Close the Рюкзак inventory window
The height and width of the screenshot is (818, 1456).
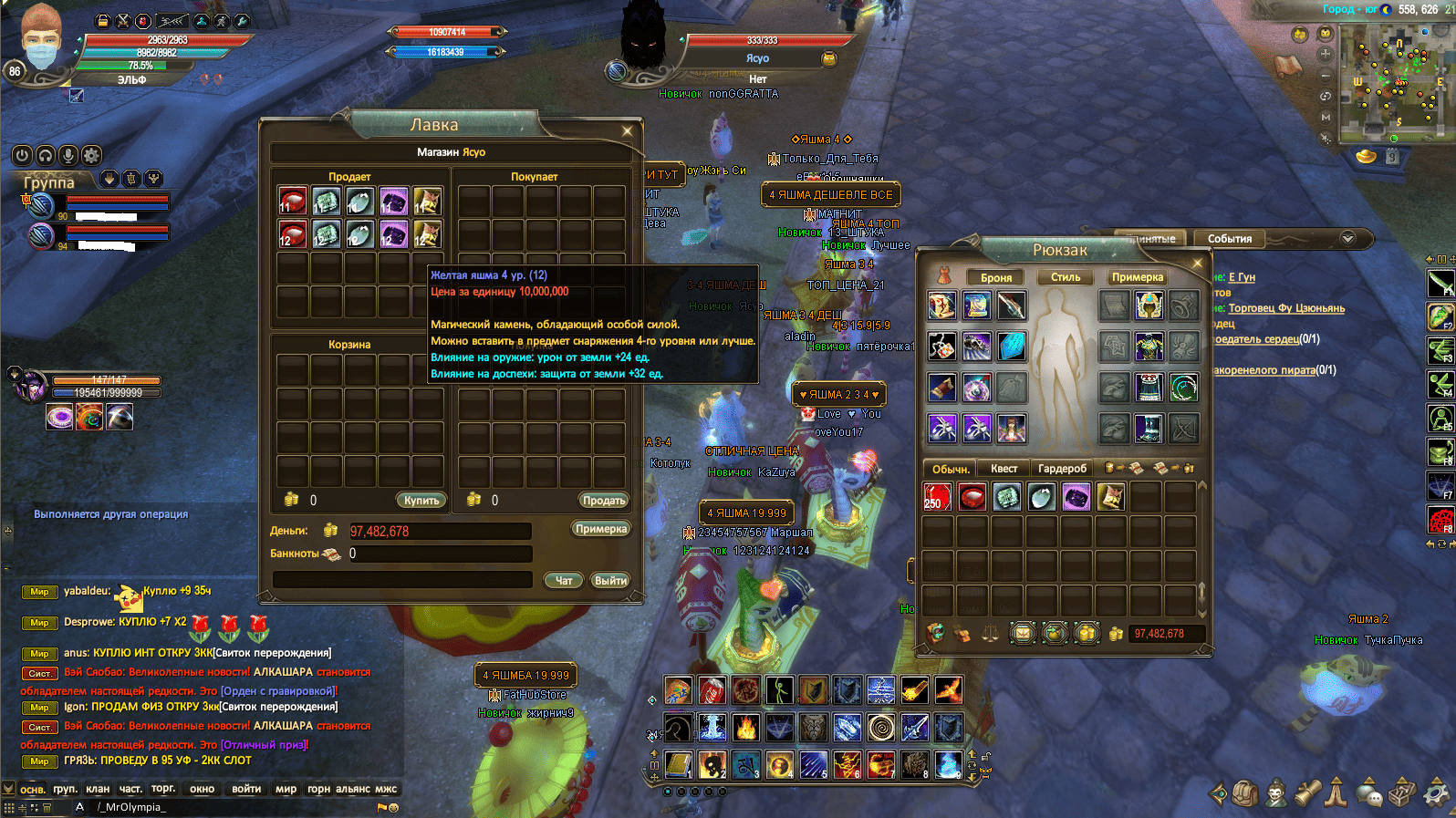pyautogui.click(x=1198, y=264)
